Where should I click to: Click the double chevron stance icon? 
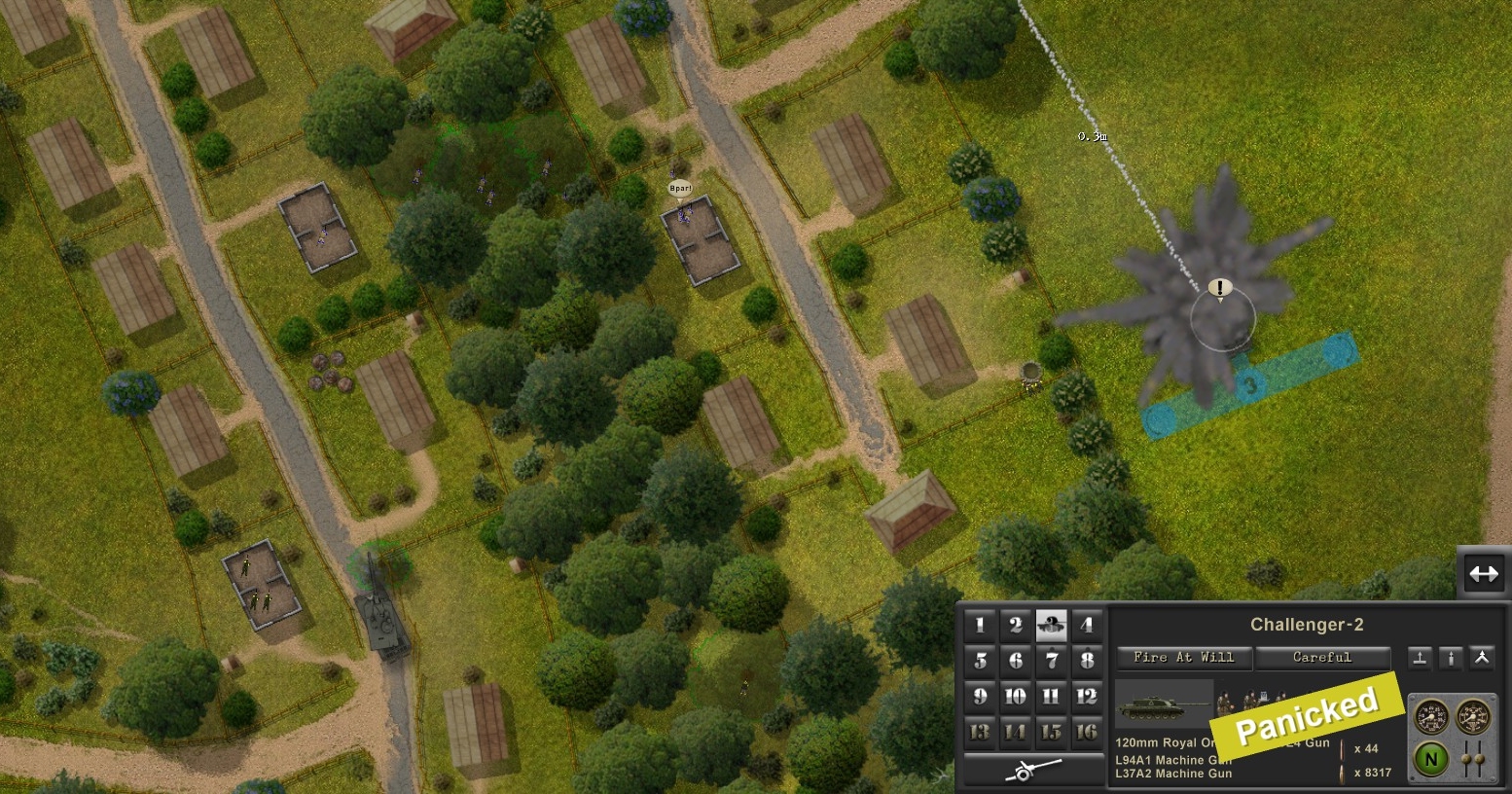1481,658
